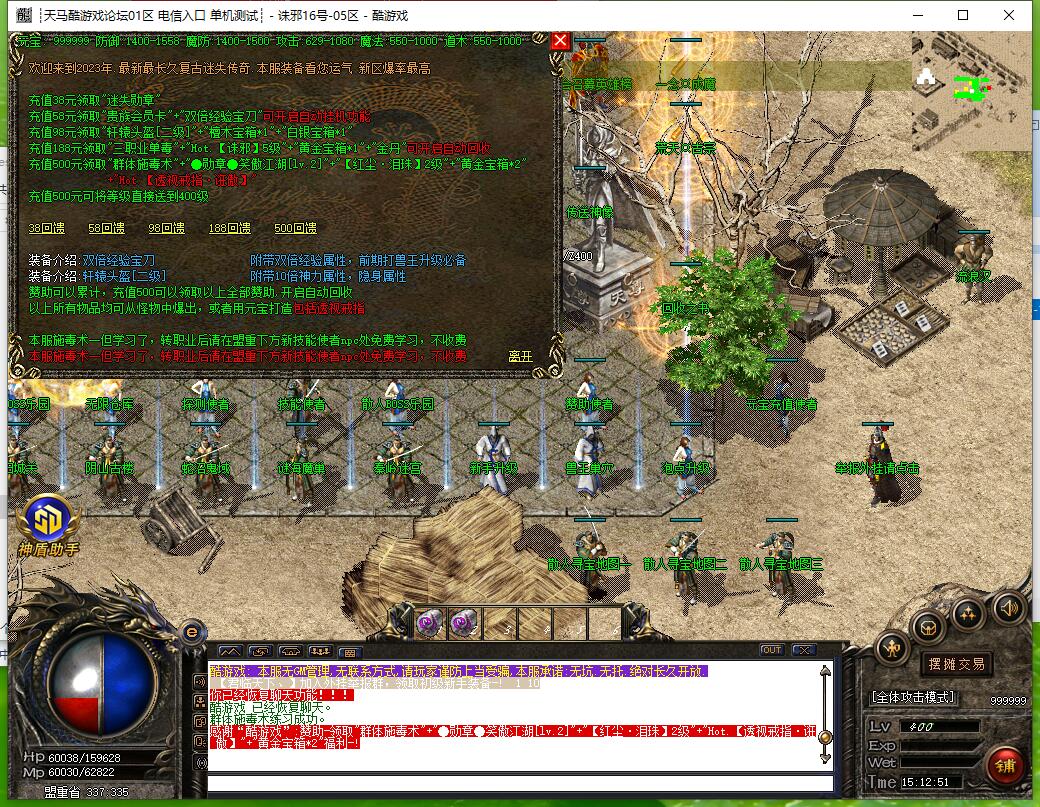Click the OUT button above chat
The image size is (1040, 807).
pos(771,650)
